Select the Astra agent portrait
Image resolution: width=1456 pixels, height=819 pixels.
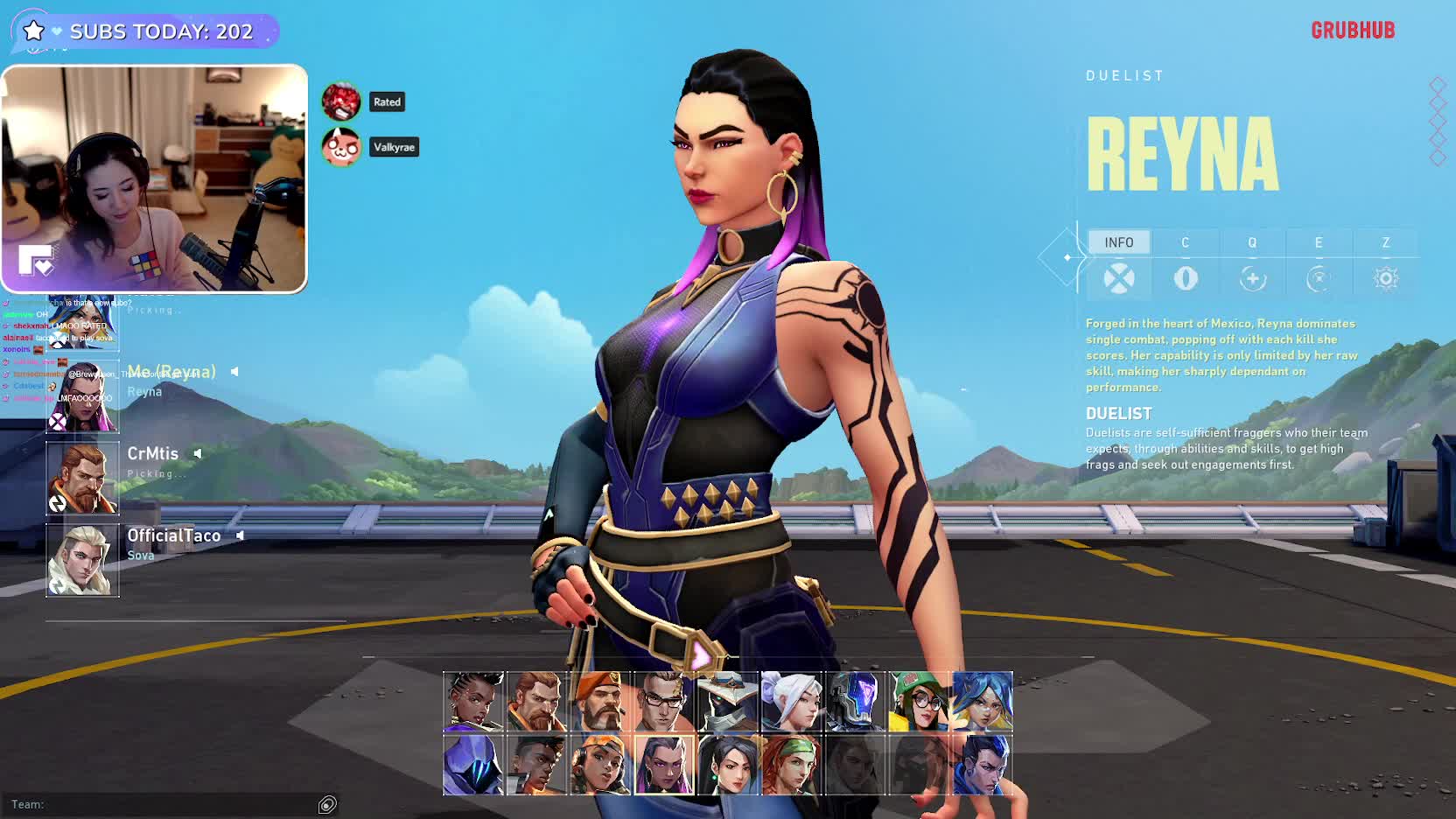473,702
